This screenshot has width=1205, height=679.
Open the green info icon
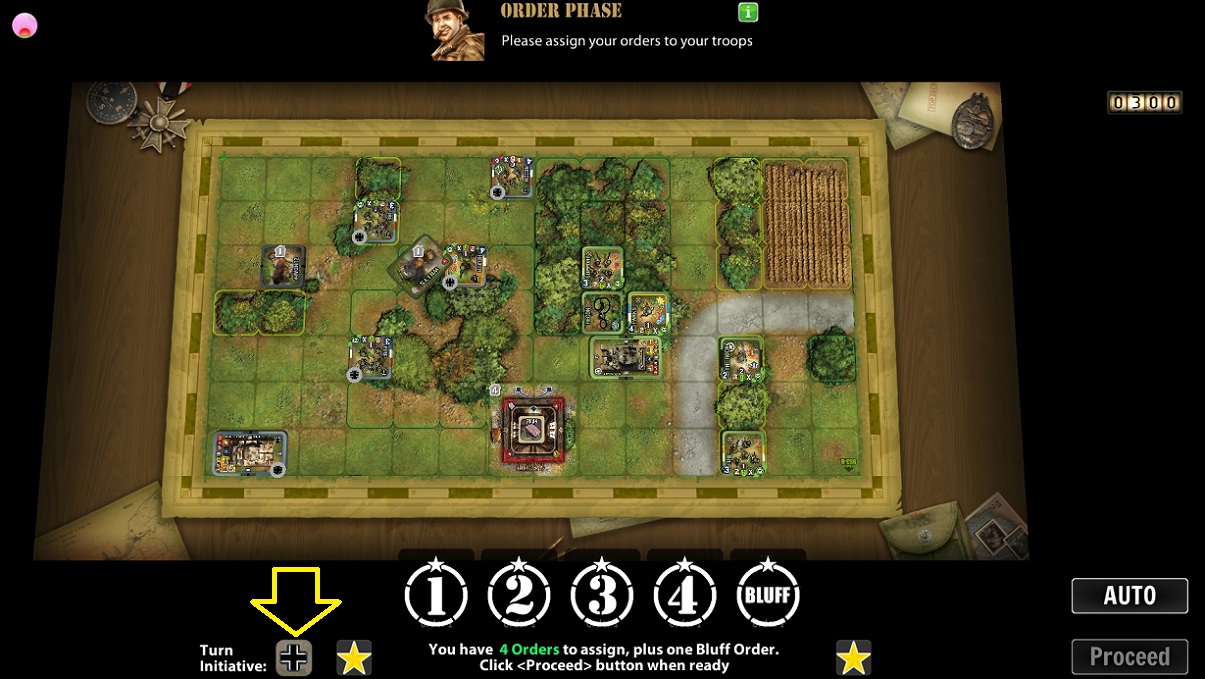point(748,13)
